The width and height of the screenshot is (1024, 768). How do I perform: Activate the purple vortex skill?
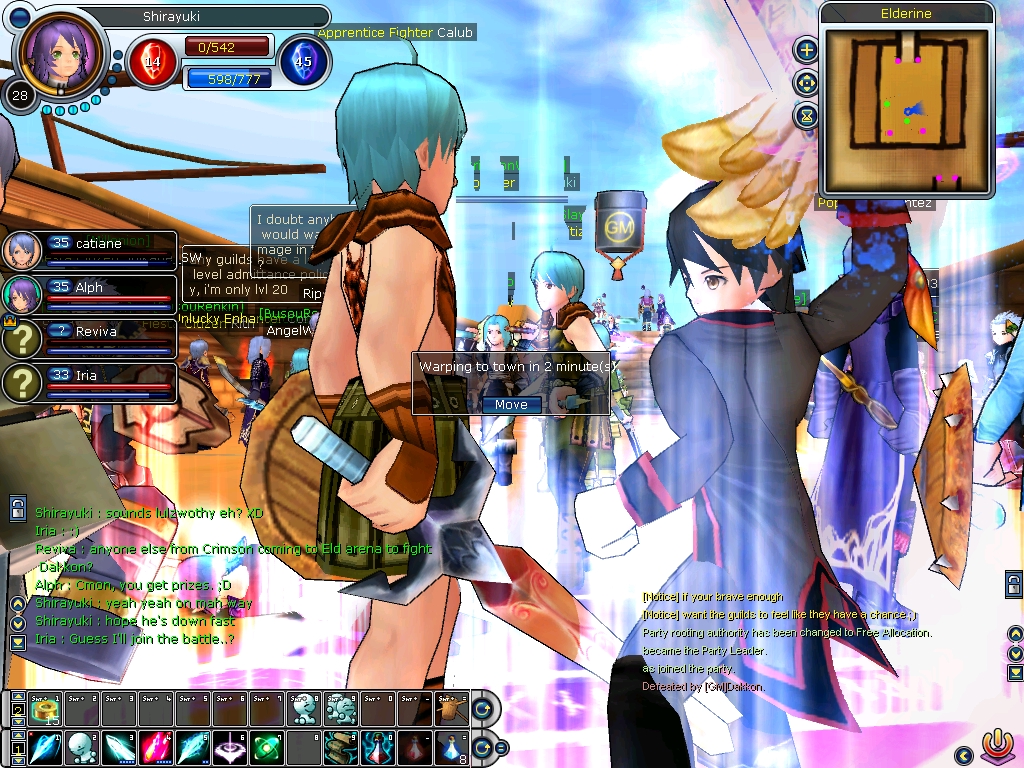(x=231, y=747)
